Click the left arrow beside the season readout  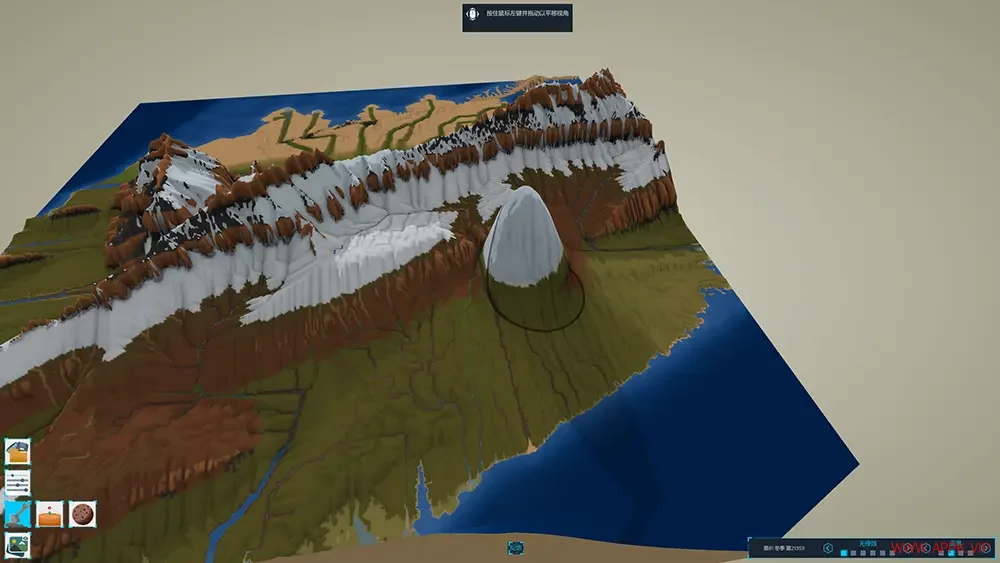click(x=828, y=548)
